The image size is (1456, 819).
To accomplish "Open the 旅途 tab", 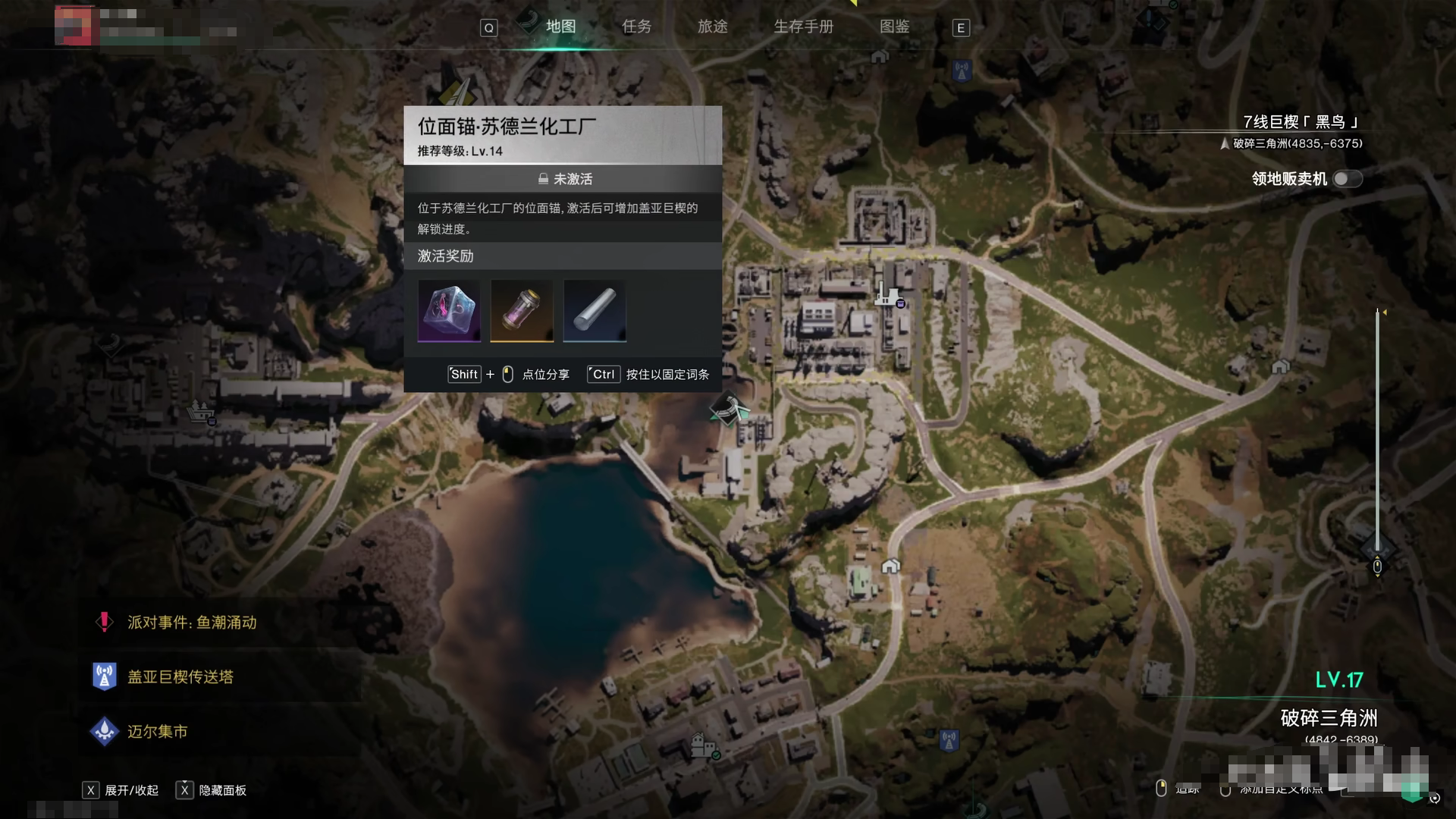I will coord(712,27).
